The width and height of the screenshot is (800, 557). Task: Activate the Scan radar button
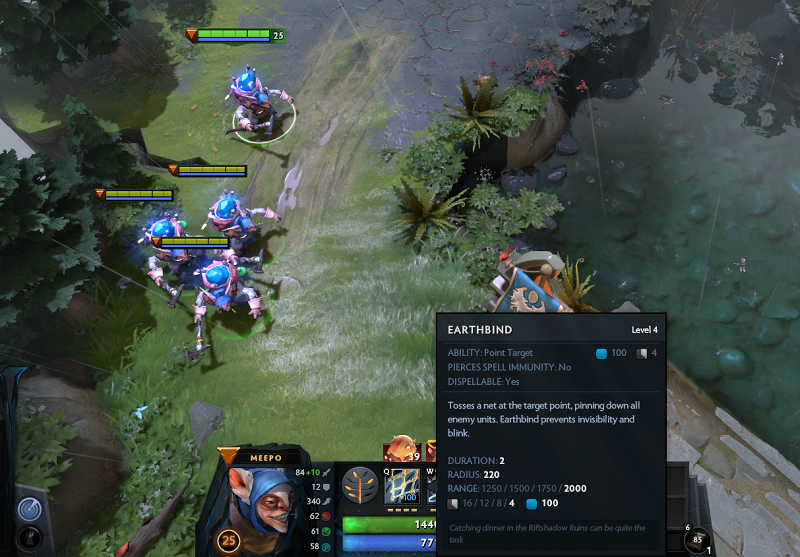tap(29, 507)
